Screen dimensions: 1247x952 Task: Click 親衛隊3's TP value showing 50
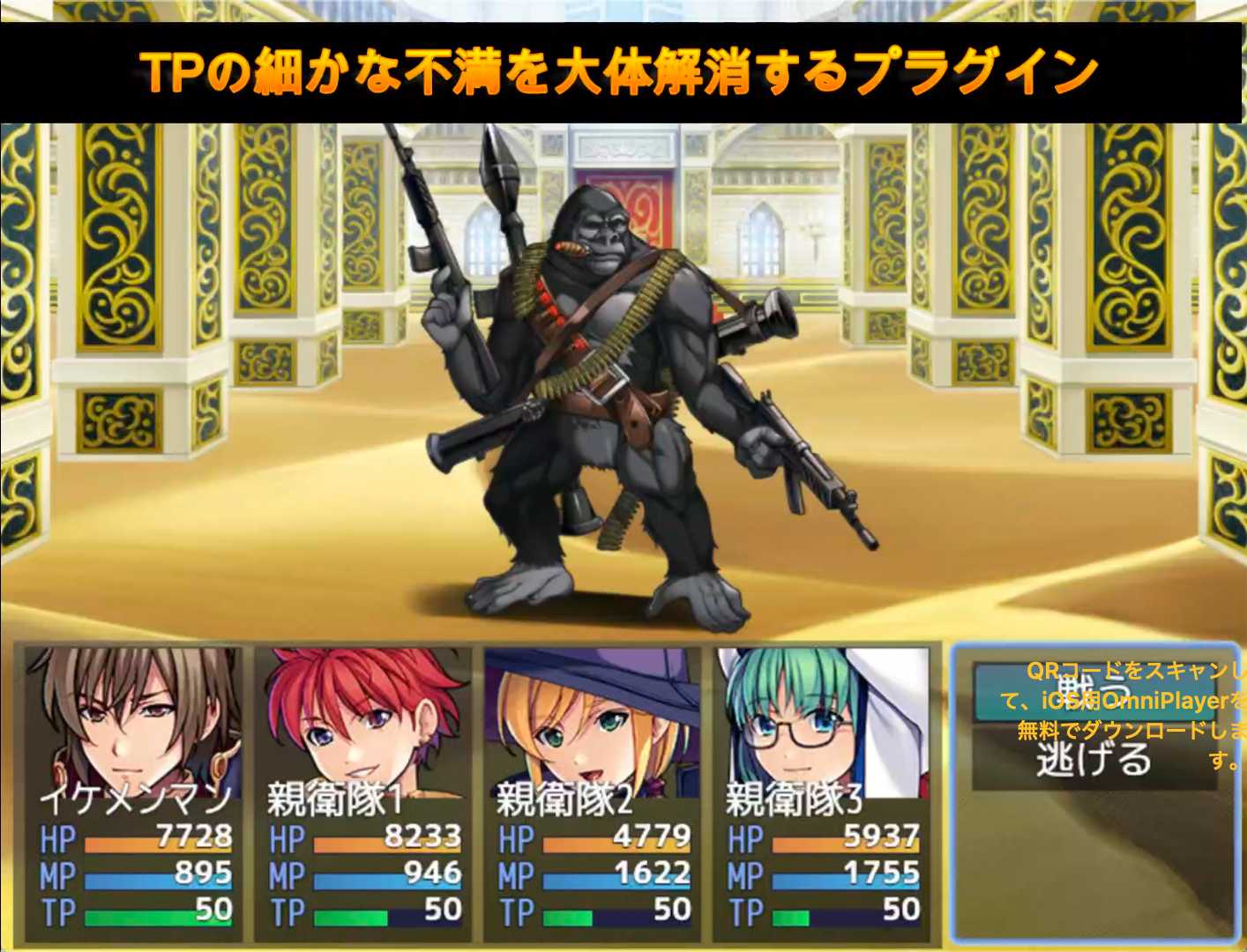tap(900, 912)
